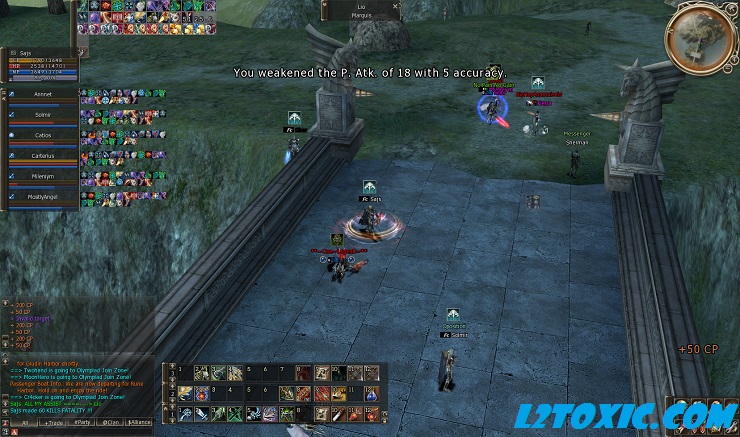Screen dimensions: 740x437
Task: Click the Lio Marquis target window
Action: click(361, 10)
